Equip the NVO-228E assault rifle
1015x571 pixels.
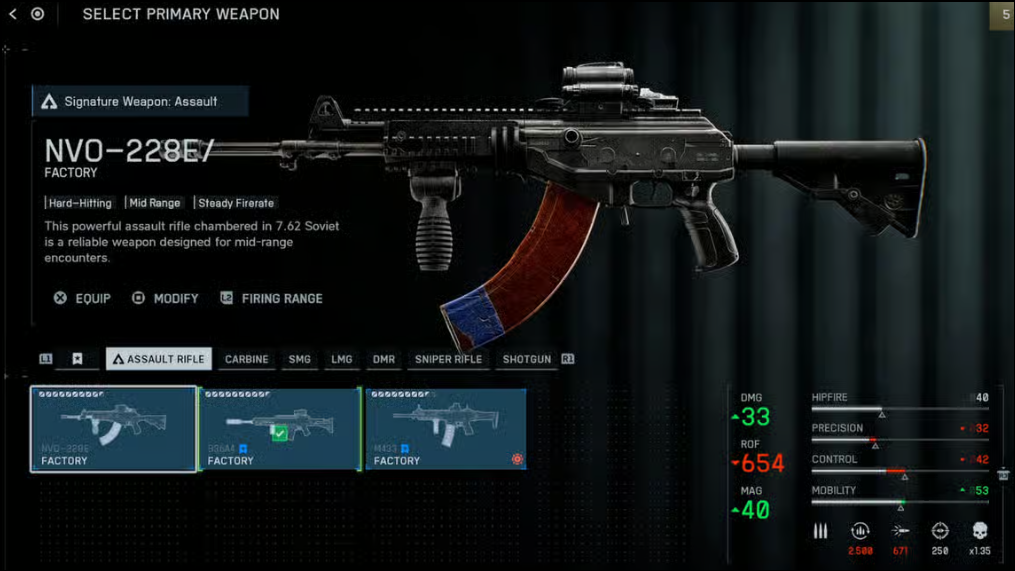(x=82, y=298)
